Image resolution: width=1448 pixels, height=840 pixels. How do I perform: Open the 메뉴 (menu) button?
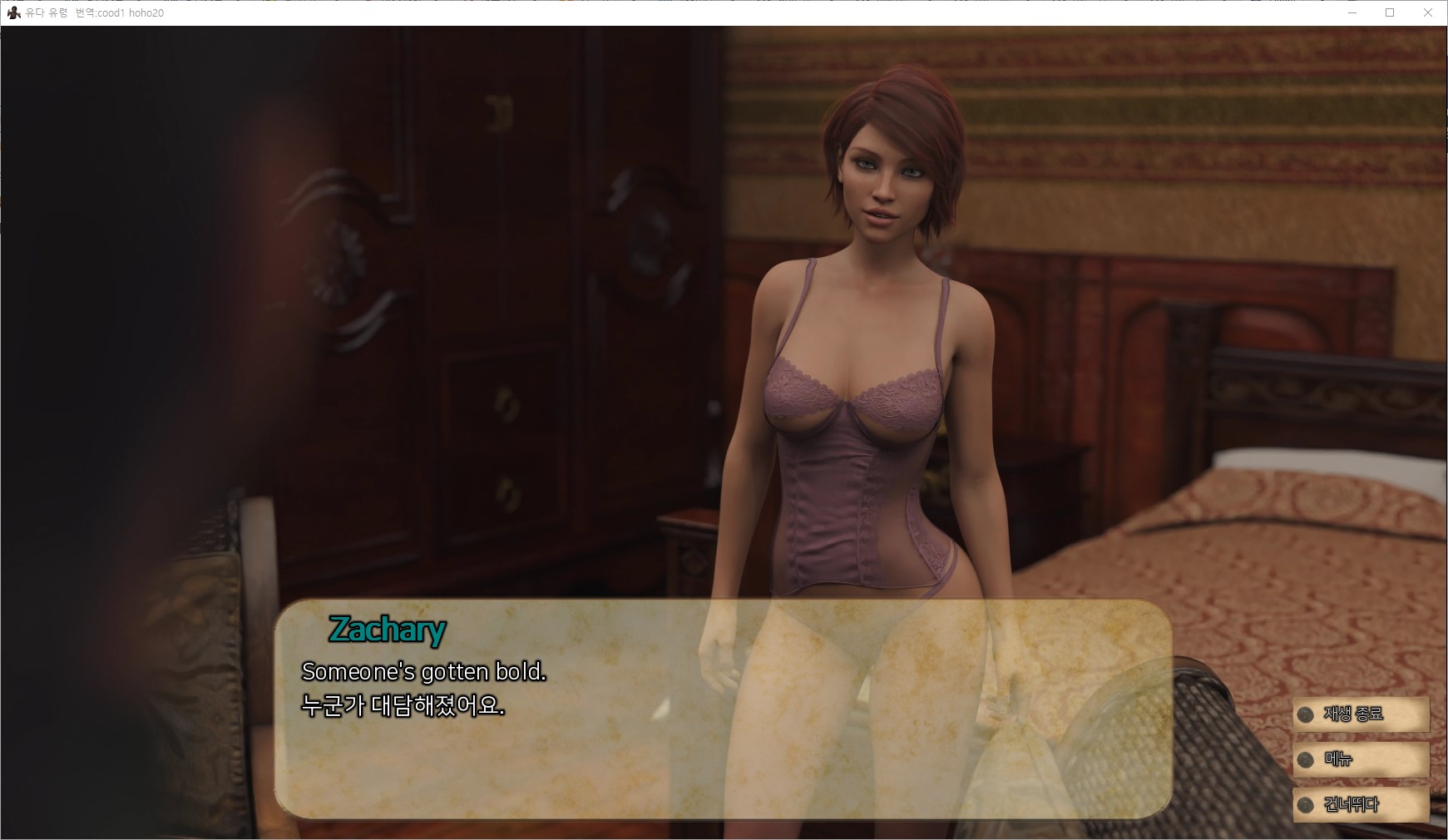1360,759
